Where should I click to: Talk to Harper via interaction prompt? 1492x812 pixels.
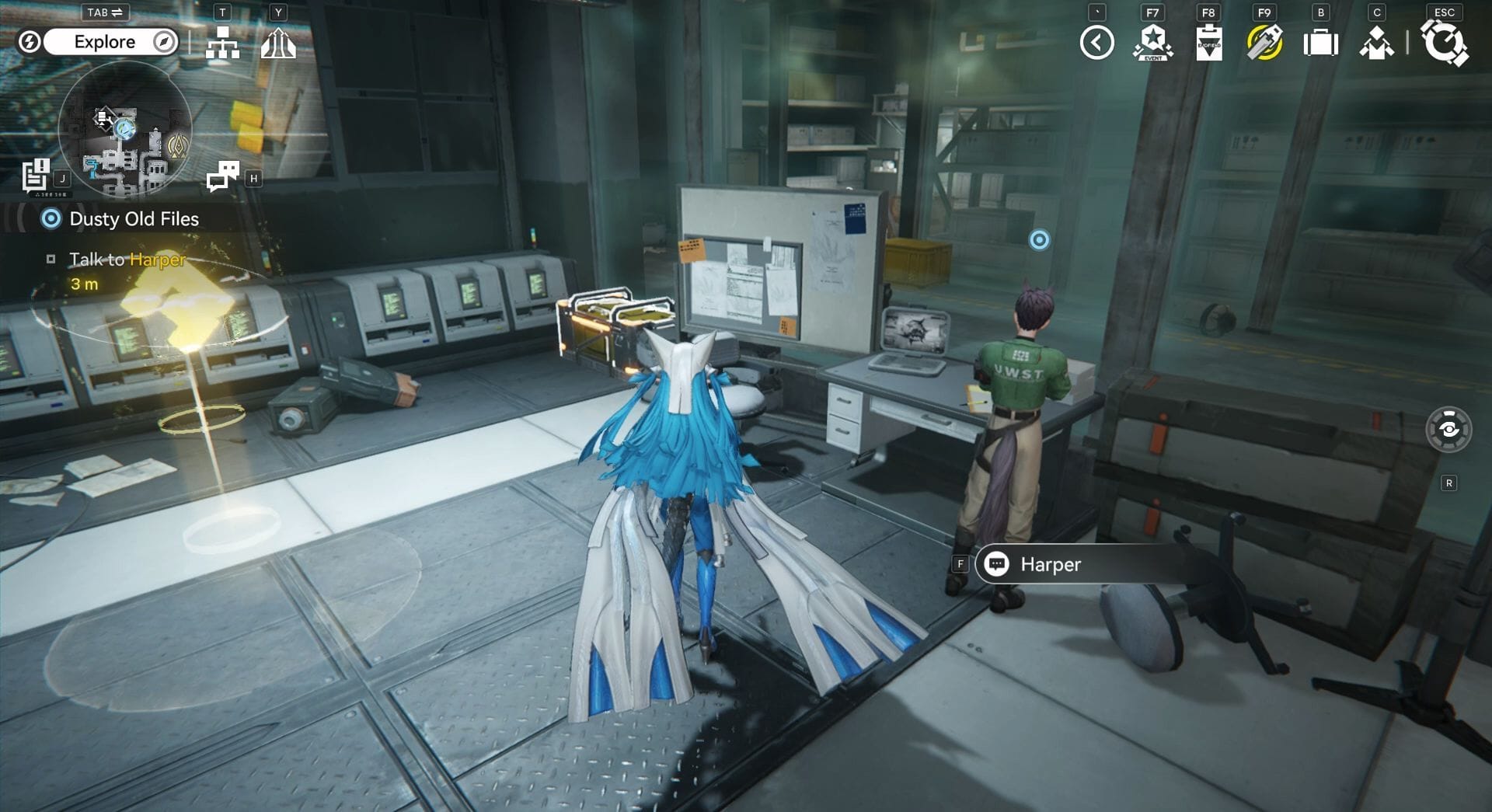click(x=1049, y=564)
